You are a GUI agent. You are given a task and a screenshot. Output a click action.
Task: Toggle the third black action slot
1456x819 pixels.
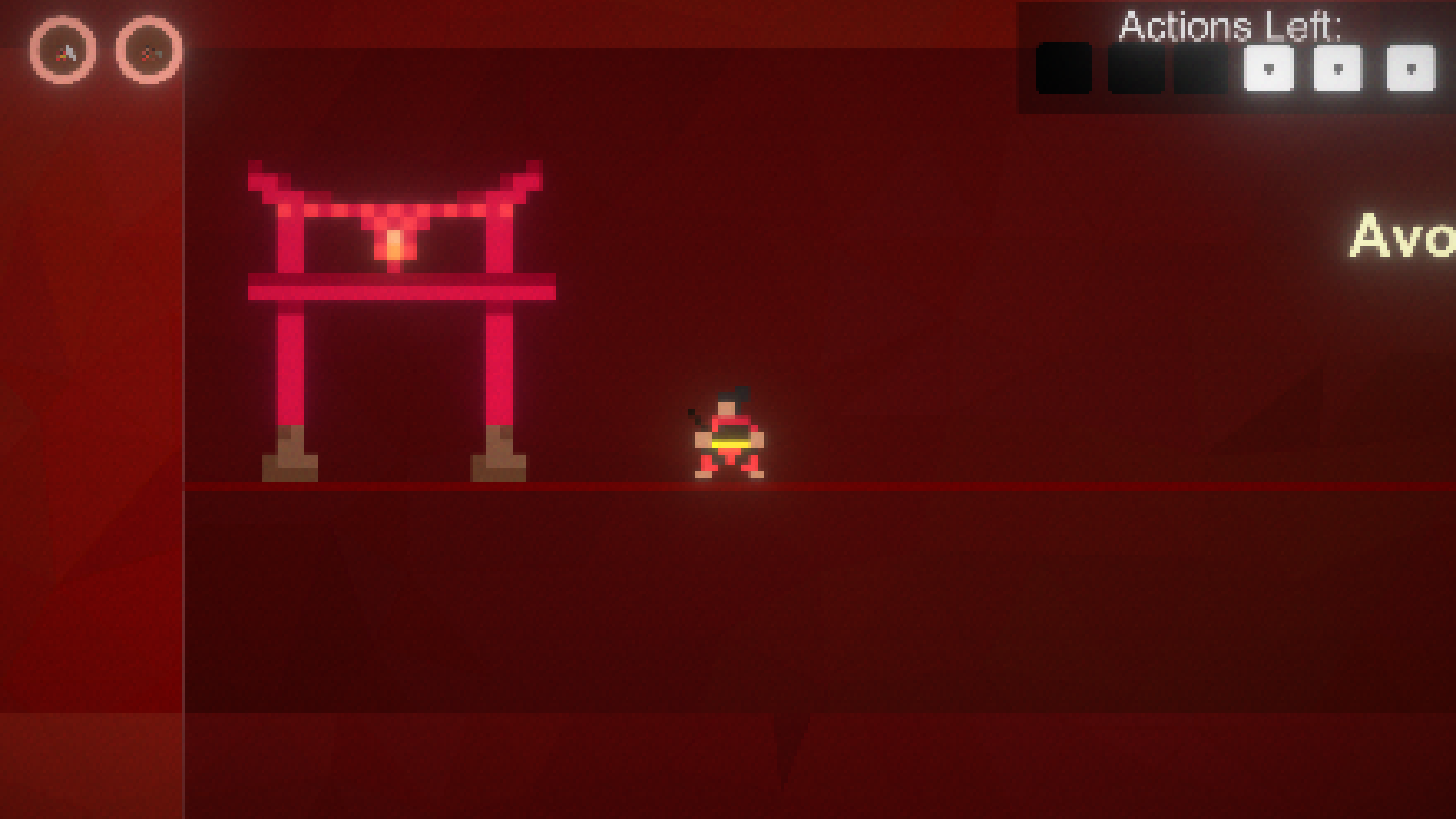pos(1200,68)
